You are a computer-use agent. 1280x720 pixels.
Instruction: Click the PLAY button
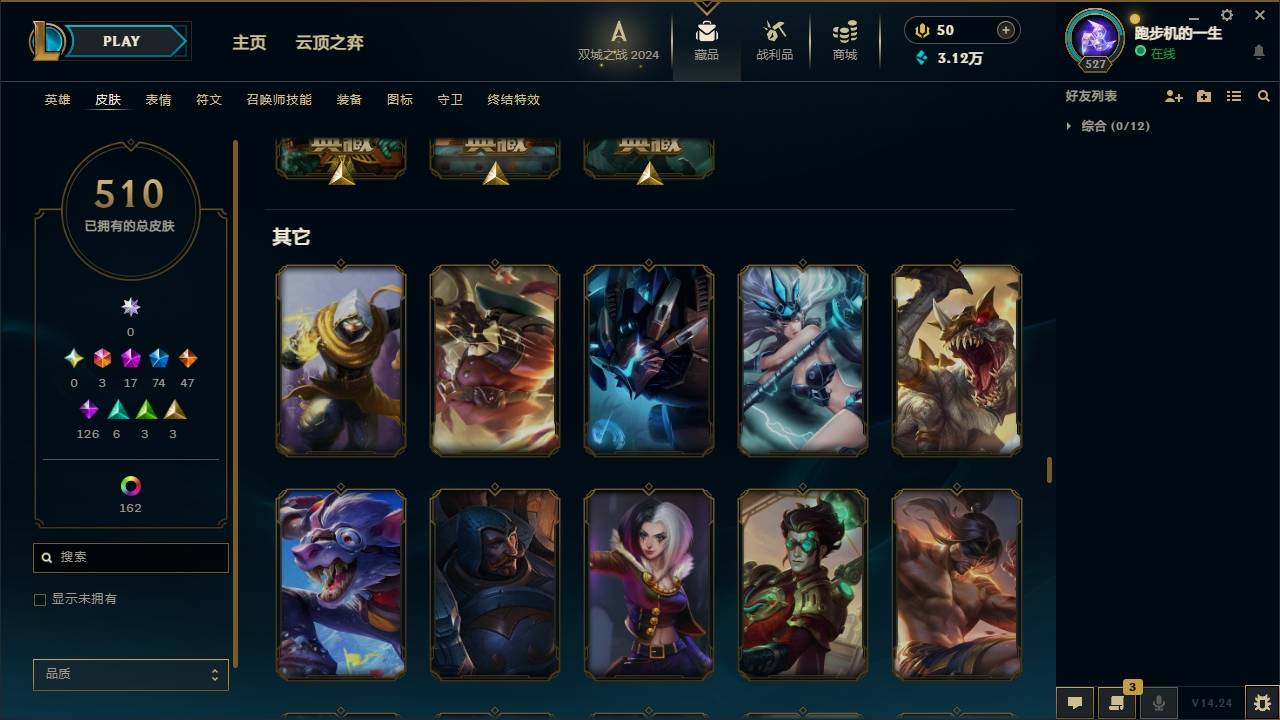[x=120, y=41]
